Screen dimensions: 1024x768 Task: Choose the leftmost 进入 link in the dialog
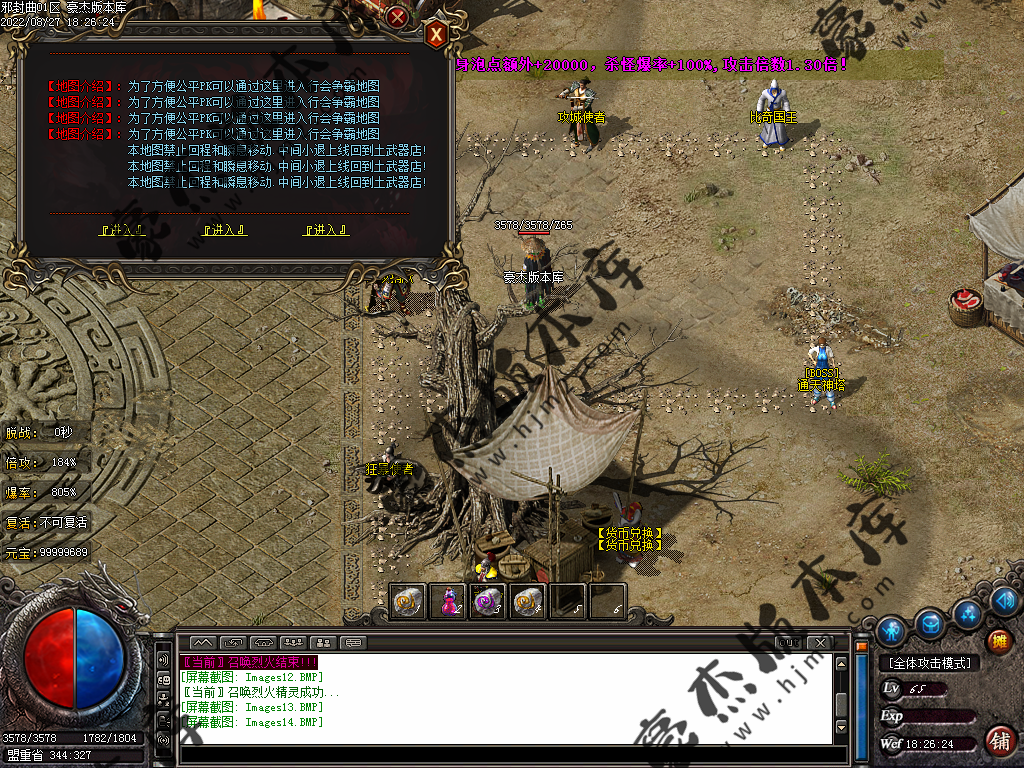[x=123, y=230]
